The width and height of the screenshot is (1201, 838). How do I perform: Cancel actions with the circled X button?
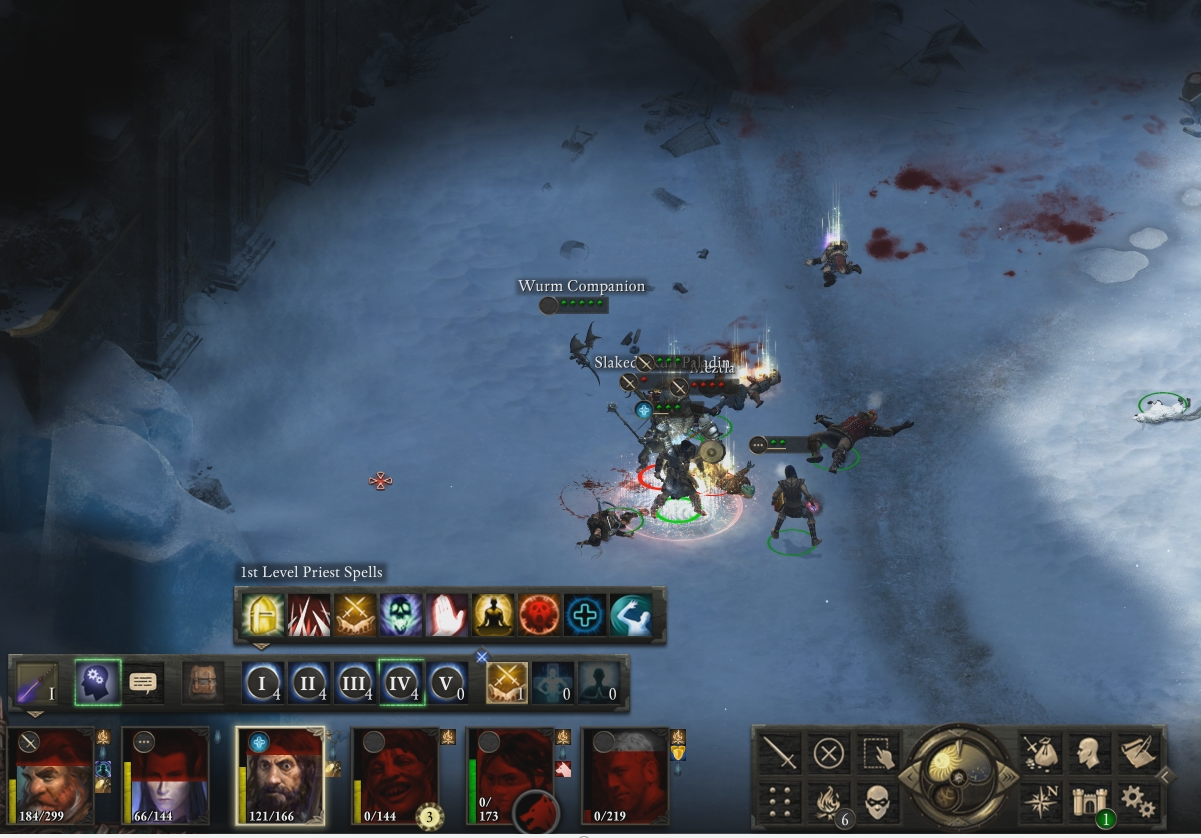[x=829, y=753]
